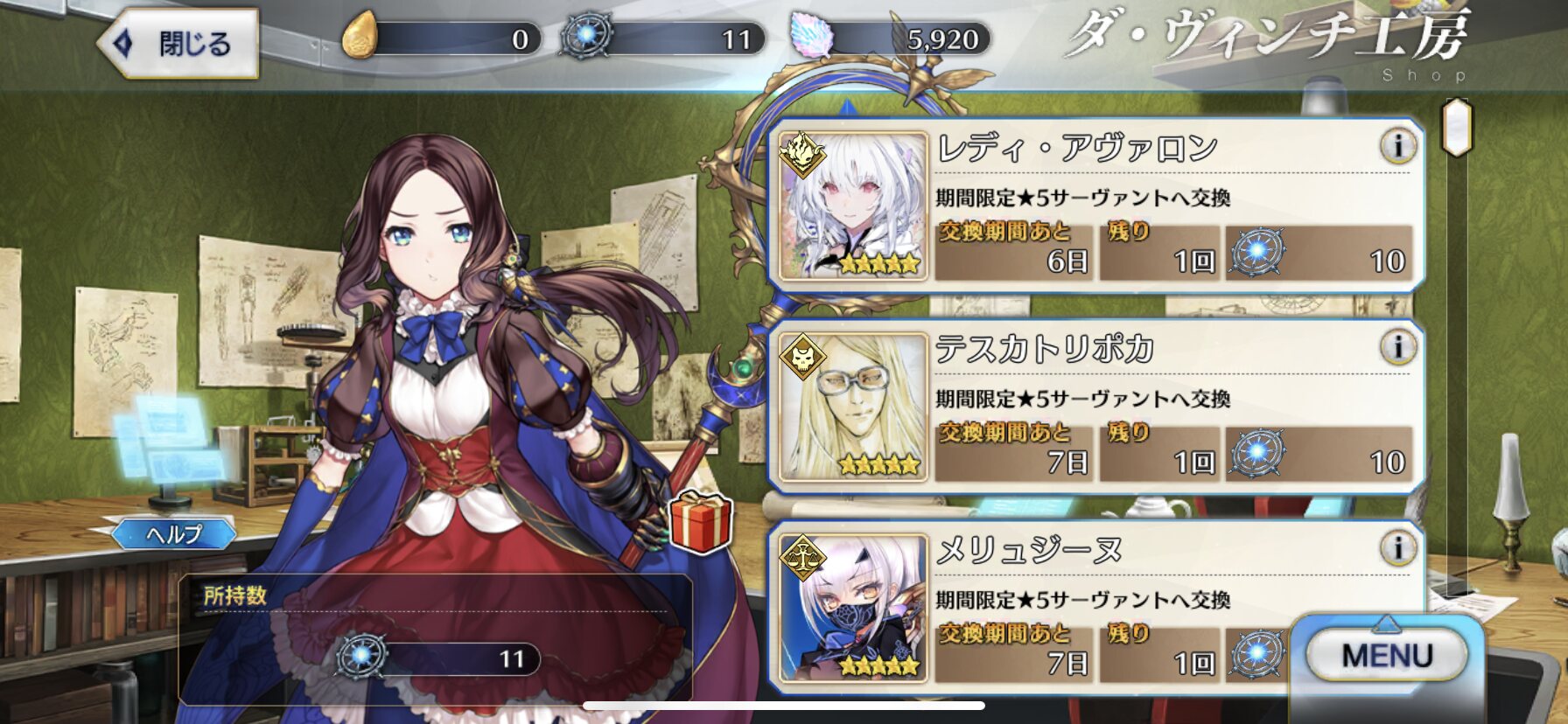Click the テスカトリポカ portrait thumbnail
Screen dimensions: 1568x724
pyautogui.click(x=853, y=407)
